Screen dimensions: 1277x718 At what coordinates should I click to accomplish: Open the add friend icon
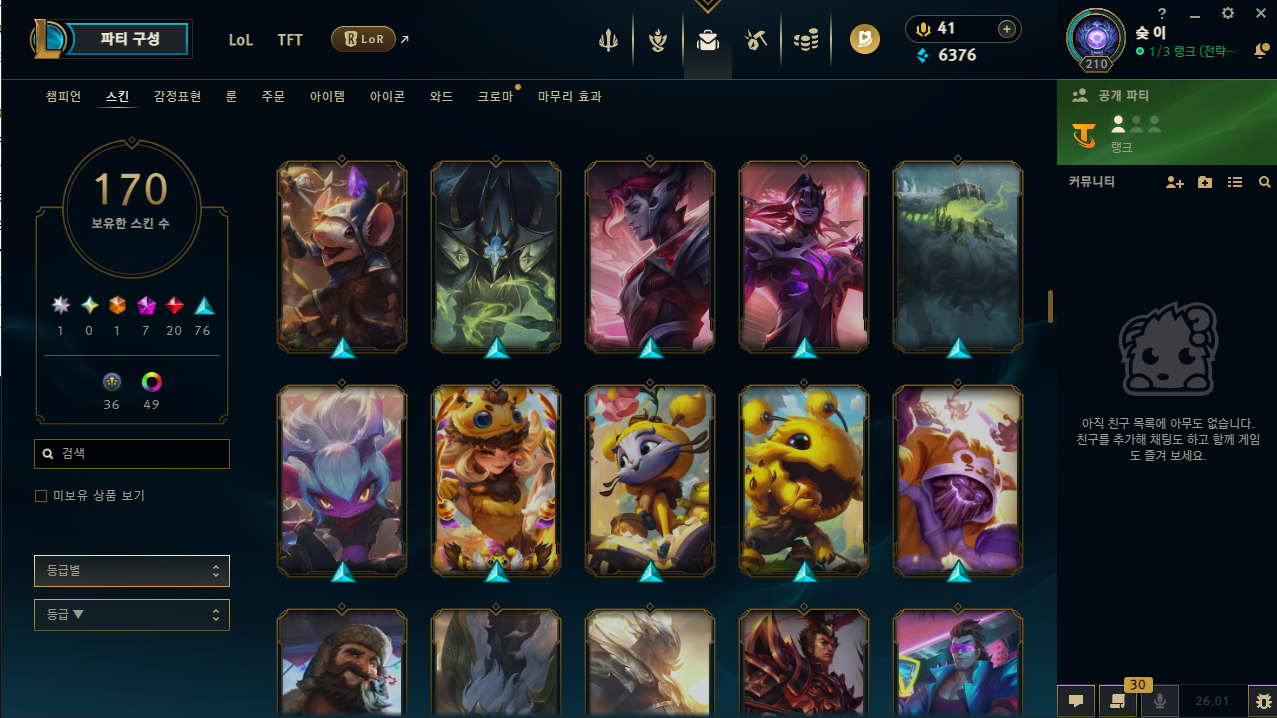[1175, 183]
